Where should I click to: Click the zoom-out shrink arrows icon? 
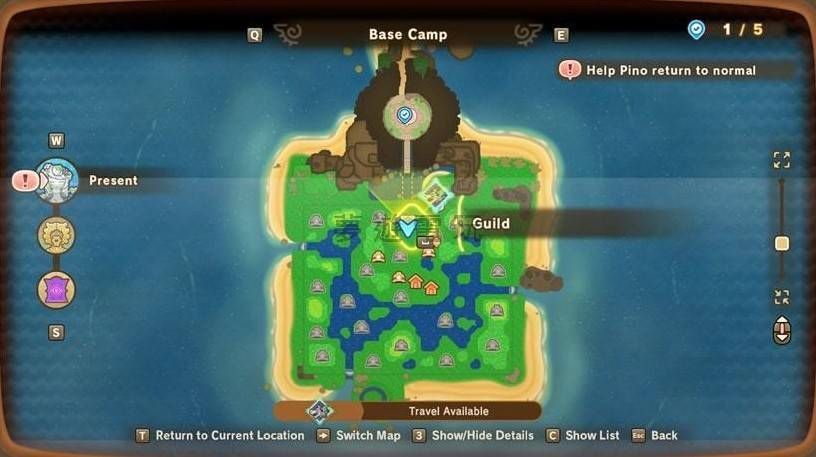(782, 297)
